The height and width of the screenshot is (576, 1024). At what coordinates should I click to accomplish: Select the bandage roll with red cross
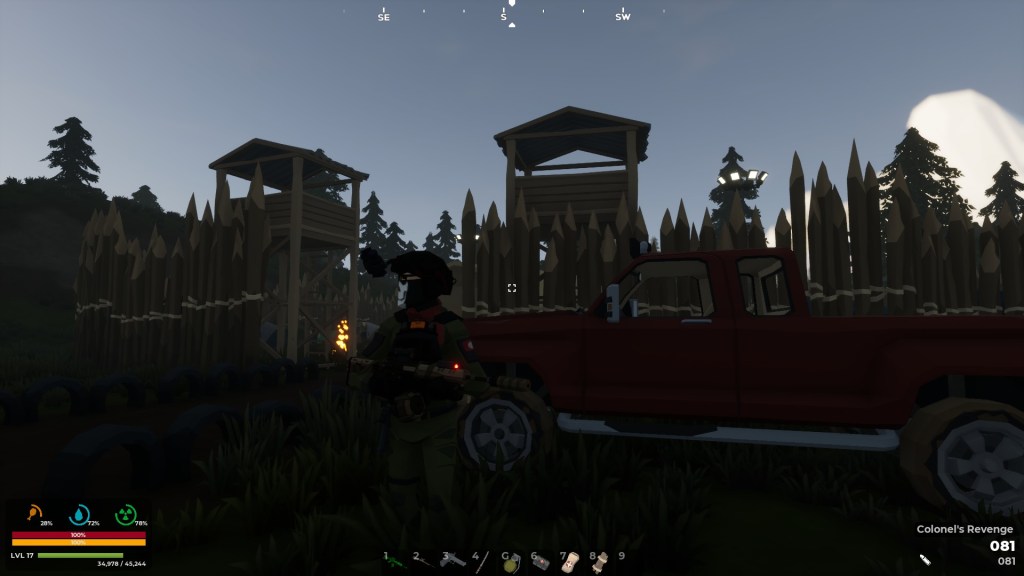(570, 562)
